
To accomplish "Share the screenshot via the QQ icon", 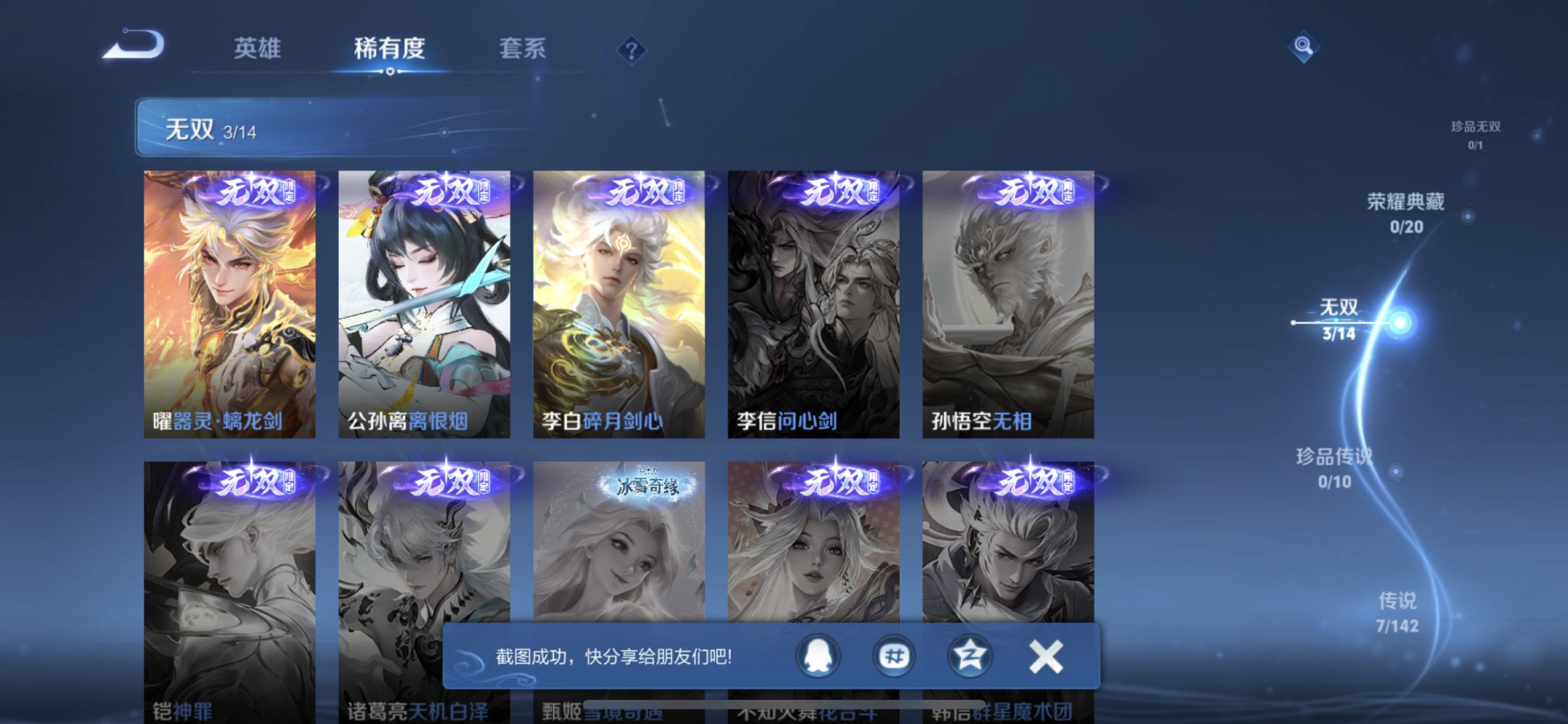I will (818, 656).
